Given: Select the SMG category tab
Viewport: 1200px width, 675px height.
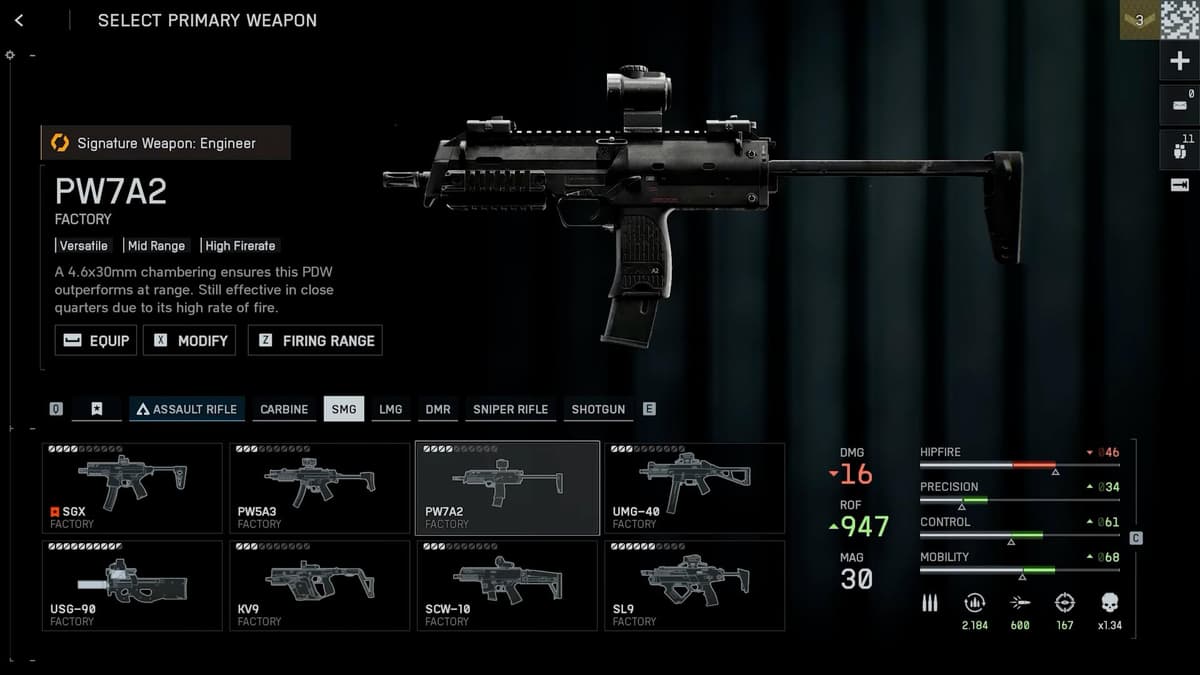Looking at the screenshot, I should [x=344, y=409].
